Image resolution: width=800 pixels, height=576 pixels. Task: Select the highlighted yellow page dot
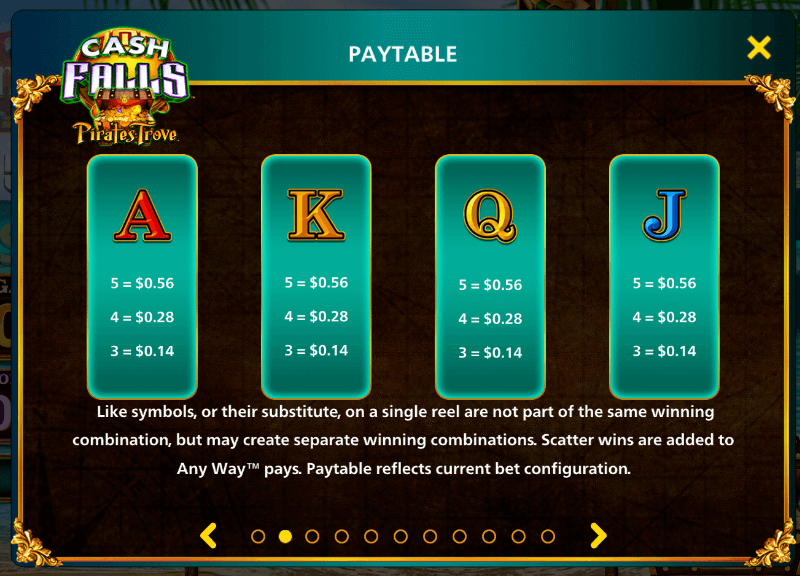(285, 536)
